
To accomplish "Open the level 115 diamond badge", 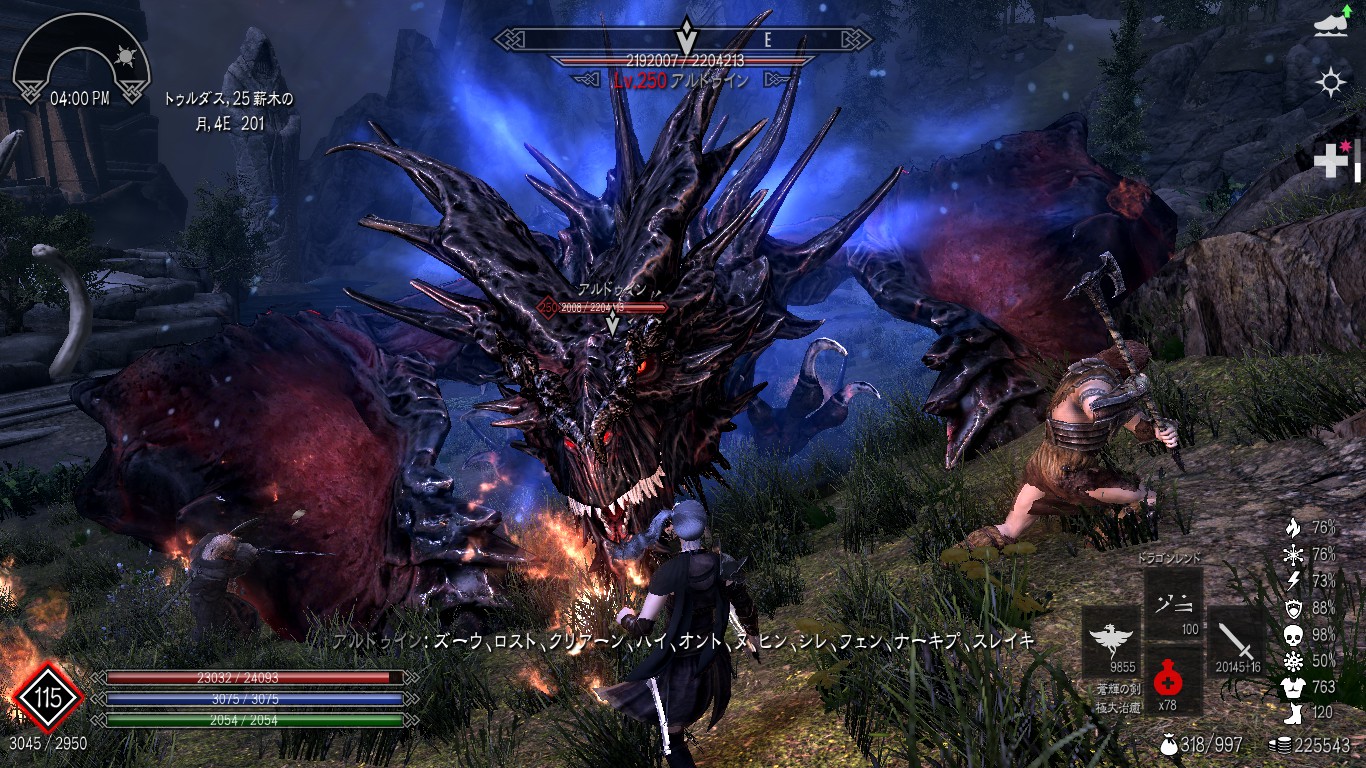I will point(47,697).
